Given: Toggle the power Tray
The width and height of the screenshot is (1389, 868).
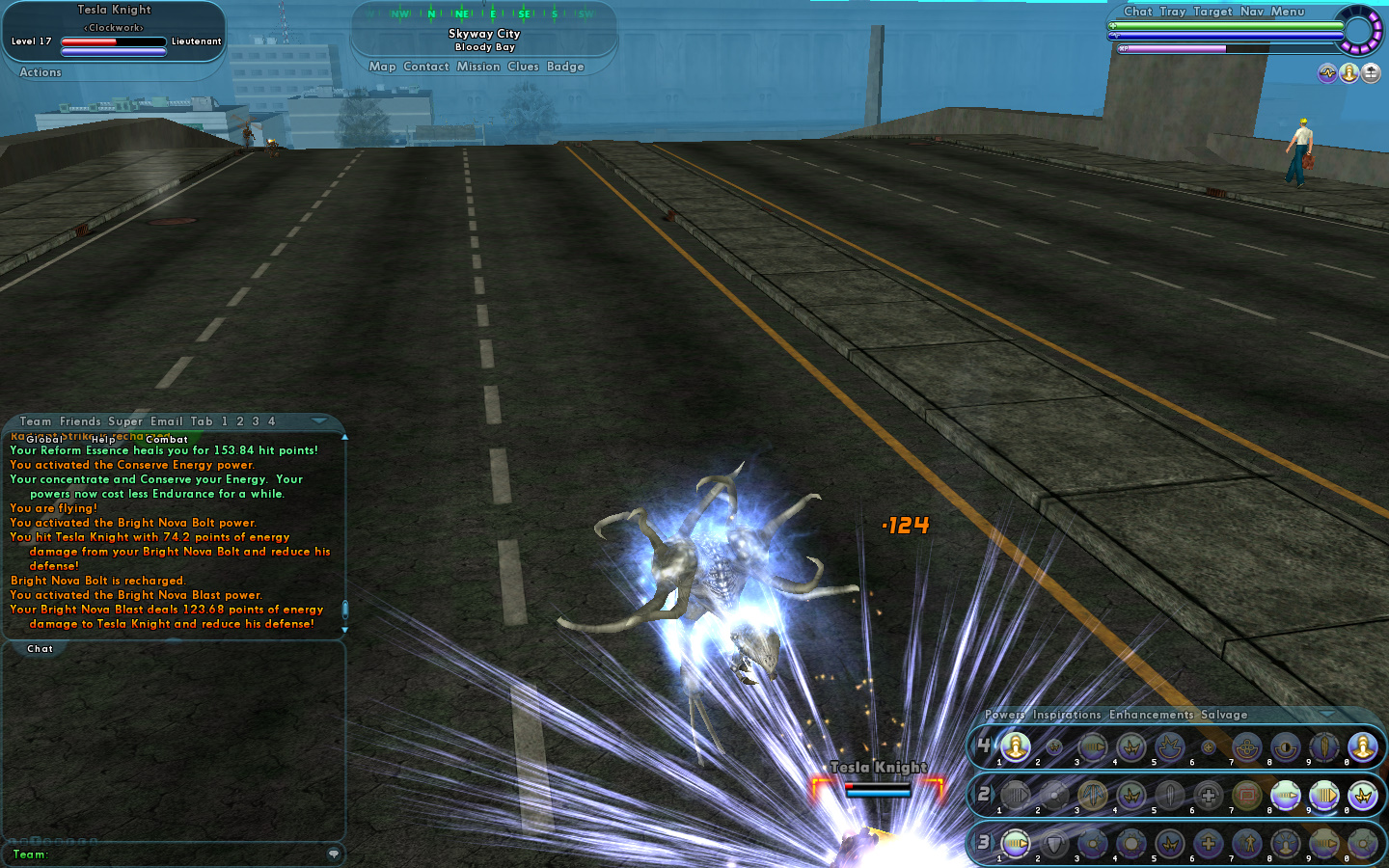Looking at the screenshot, I should 1173,12.
